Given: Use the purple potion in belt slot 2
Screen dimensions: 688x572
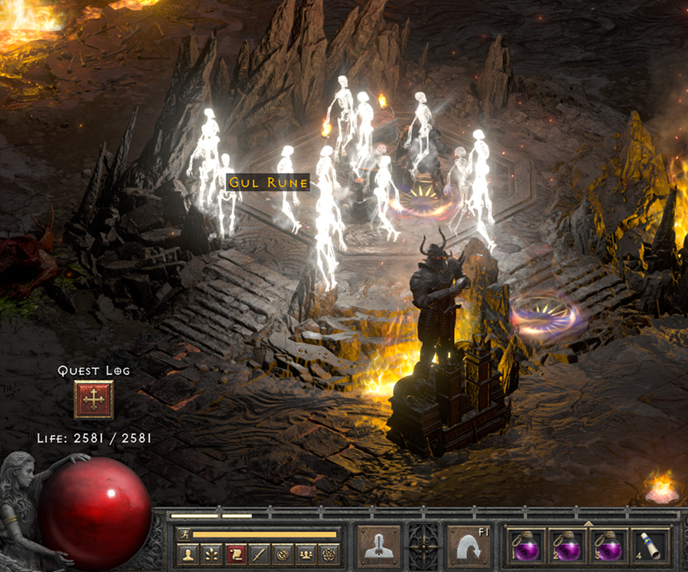Looking at the screenshot, I should point(567,546).
